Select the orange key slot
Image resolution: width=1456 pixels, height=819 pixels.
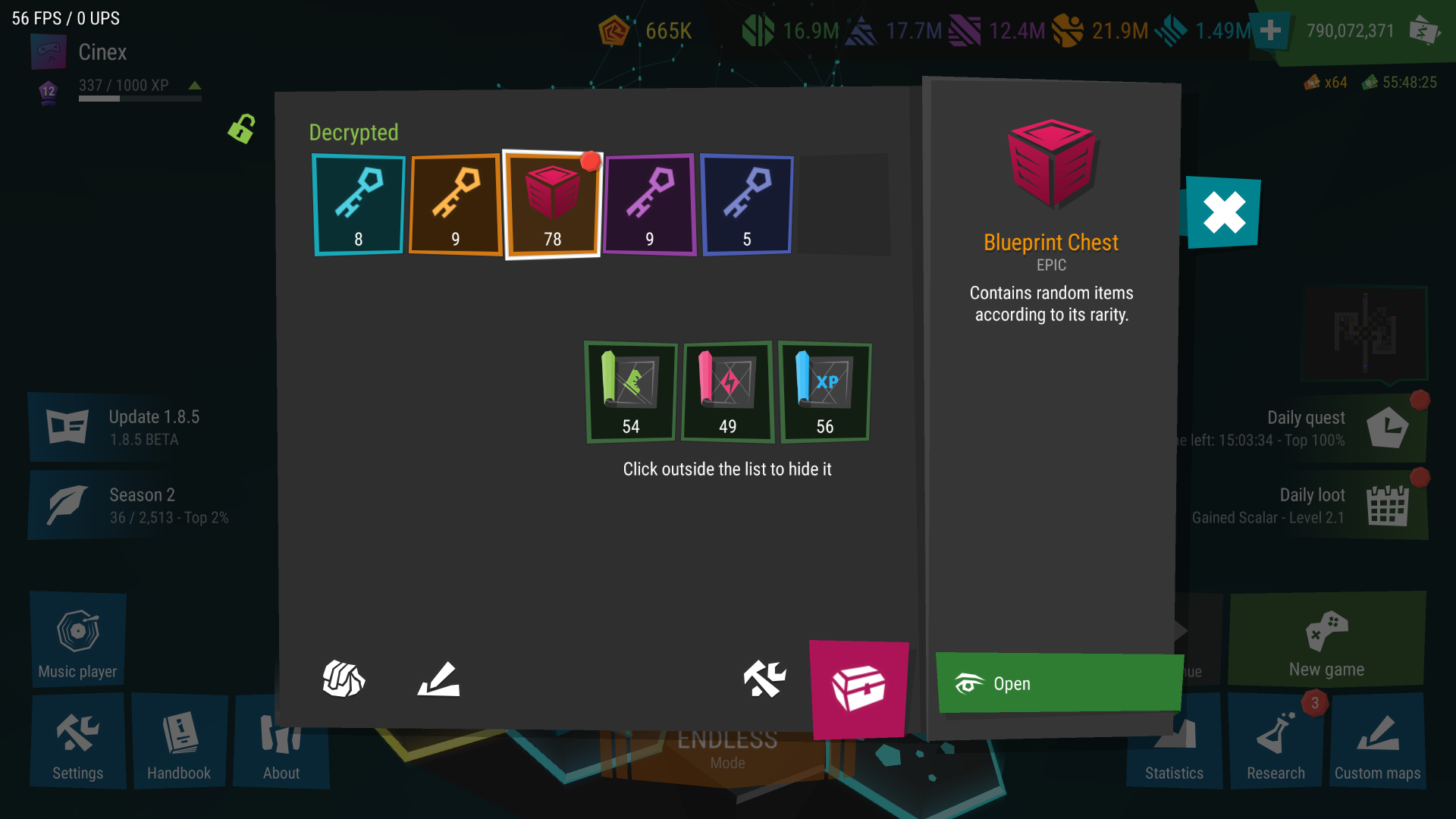point(455,205)
